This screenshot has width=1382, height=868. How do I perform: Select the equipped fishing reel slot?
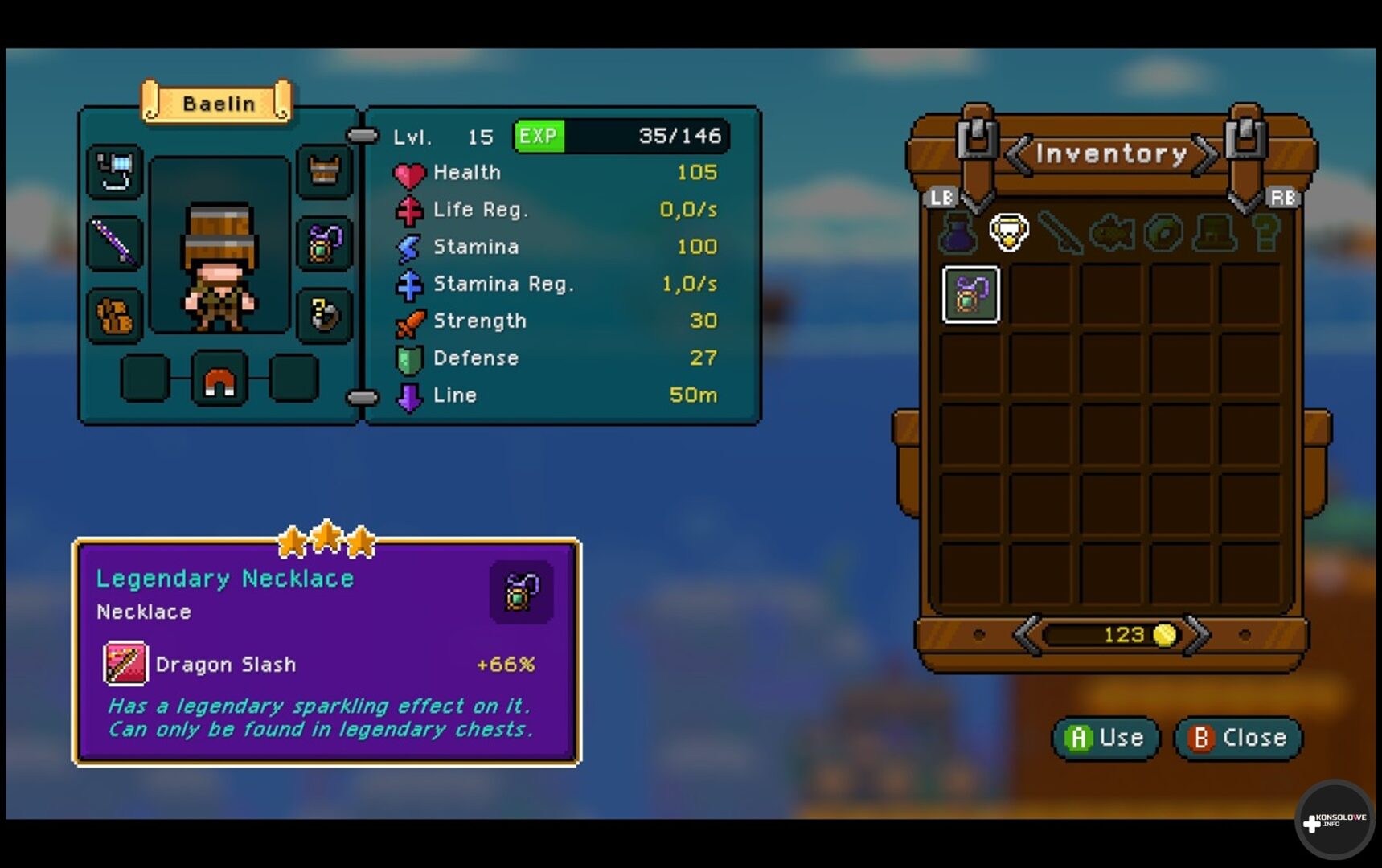click(x=116, y=171)
